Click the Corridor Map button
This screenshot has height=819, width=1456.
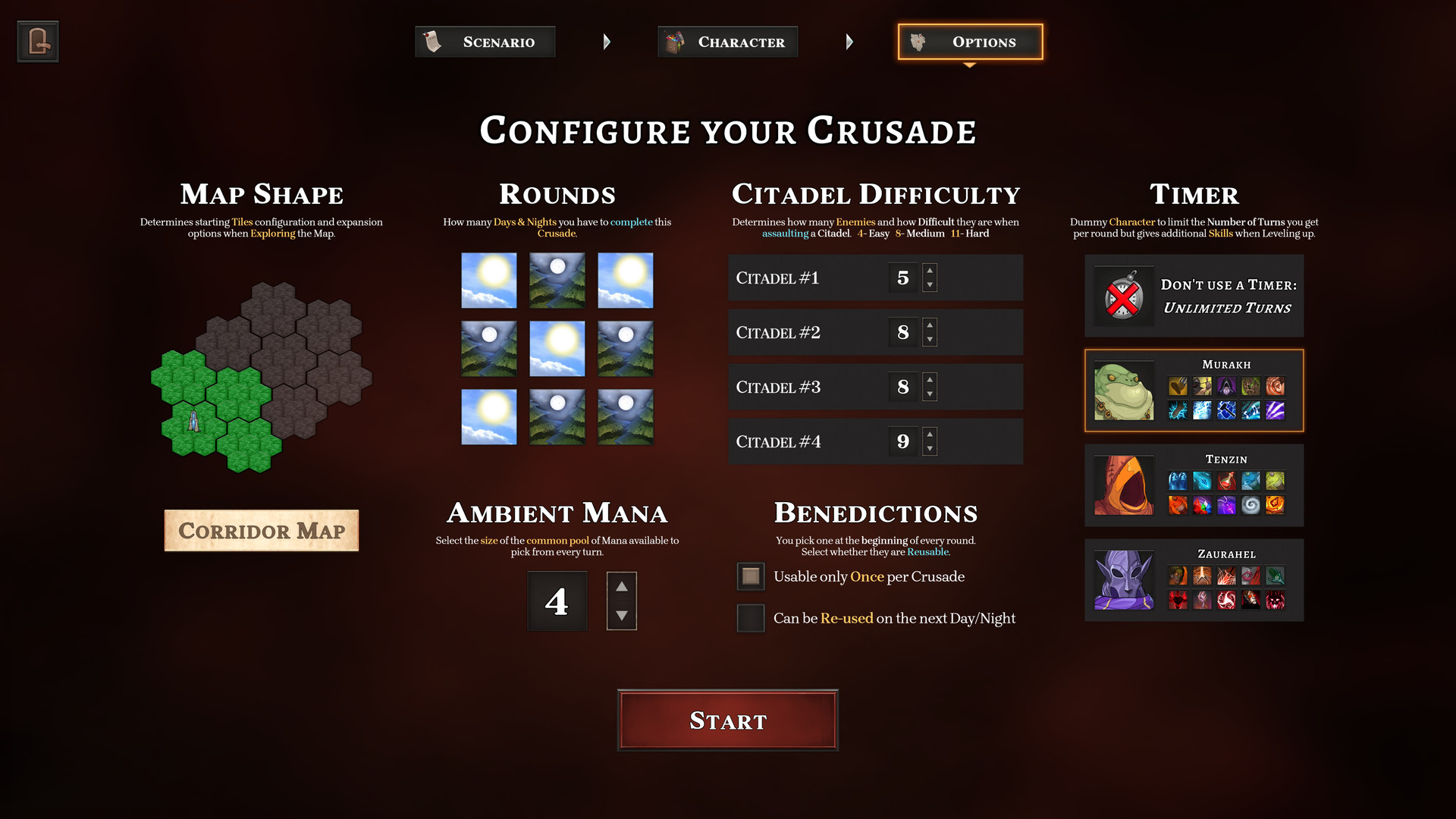(x=261, y=530)
